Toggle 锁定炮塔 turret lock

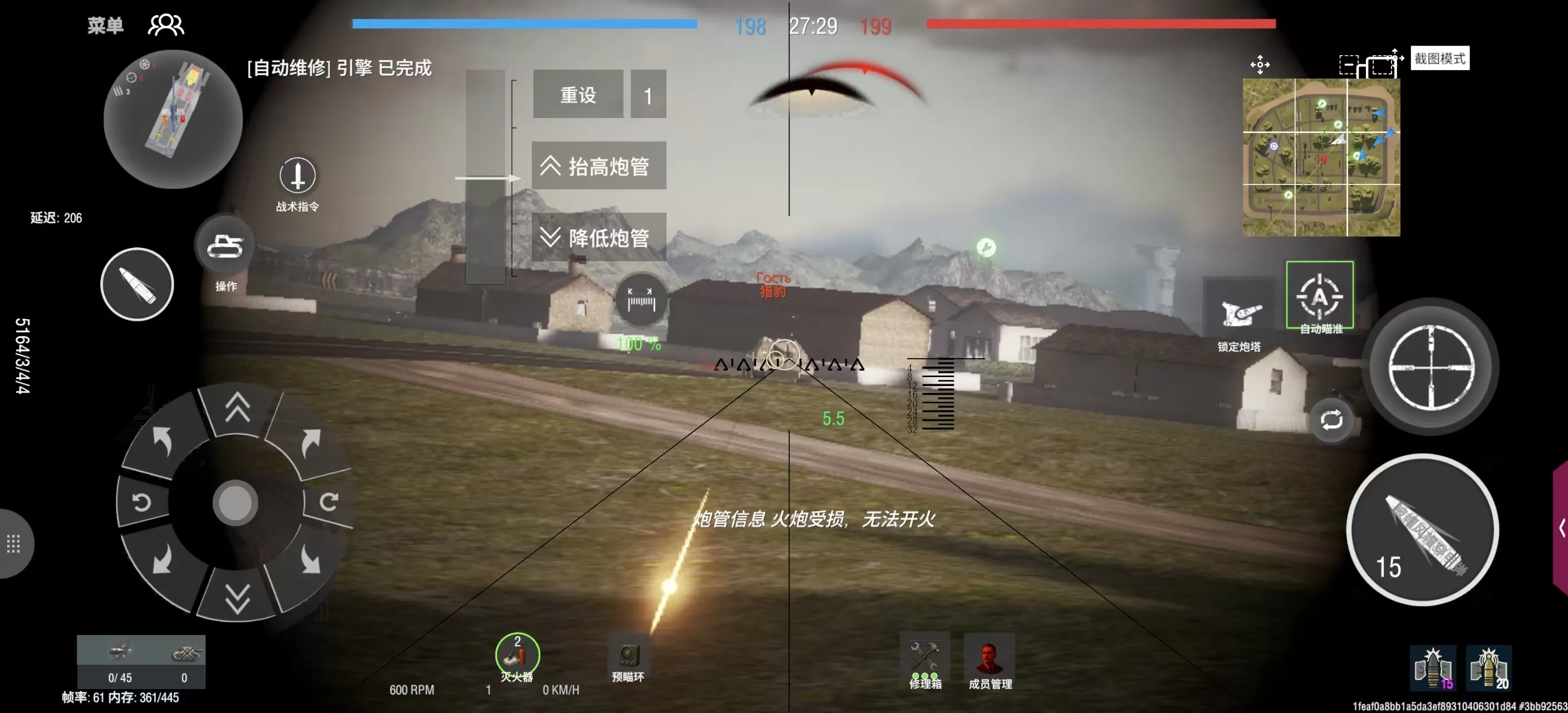click(1242, 312)
